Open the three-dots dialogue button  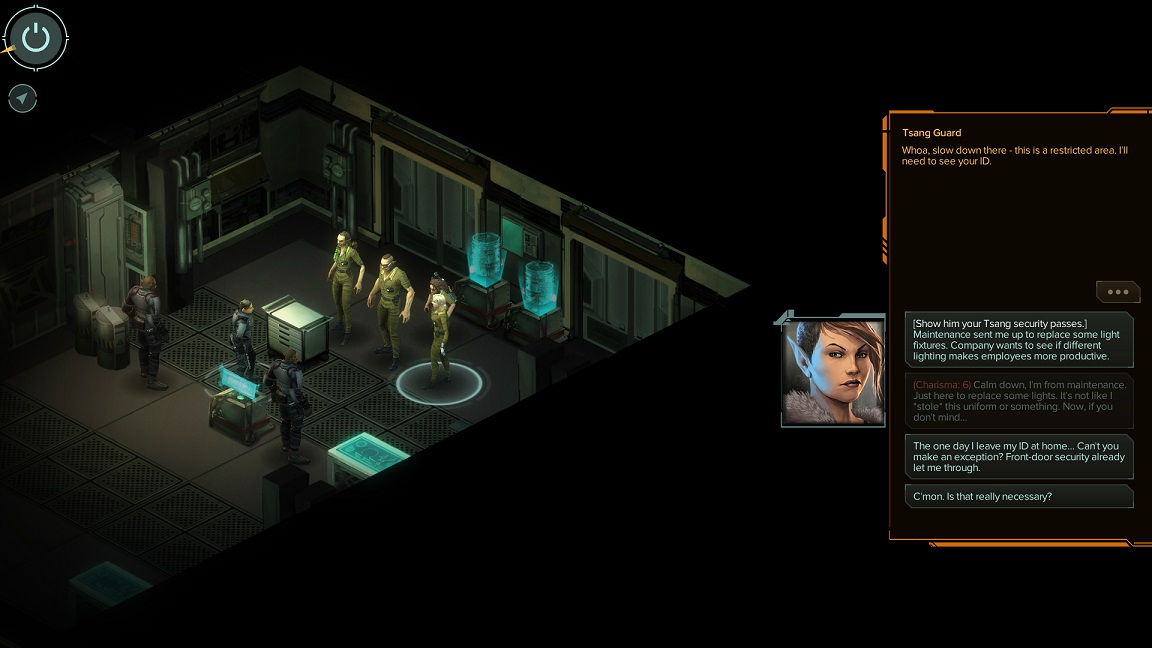[x=1117, y=292]
